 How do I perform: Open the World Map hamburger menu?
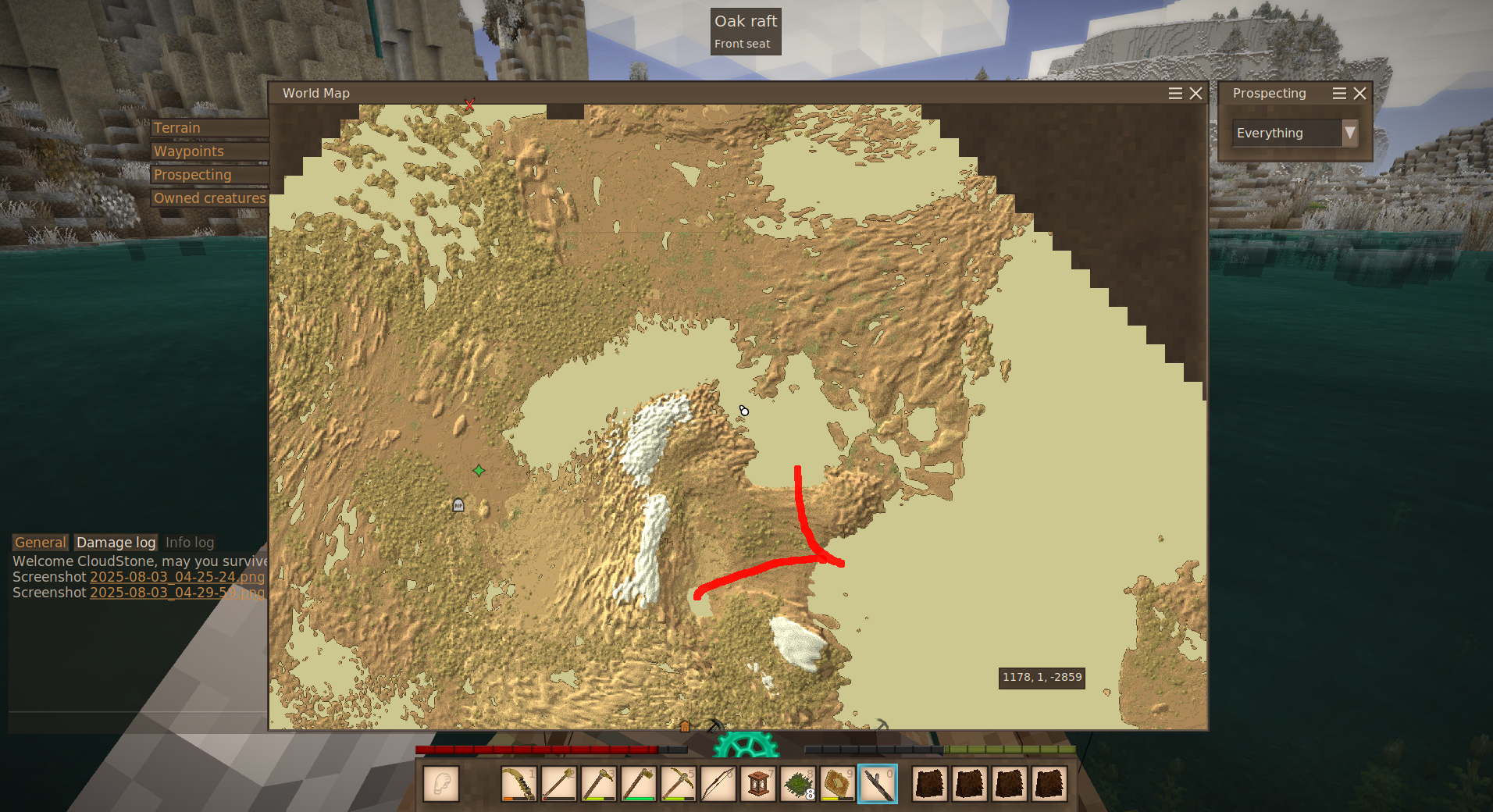click(1175, 94)
